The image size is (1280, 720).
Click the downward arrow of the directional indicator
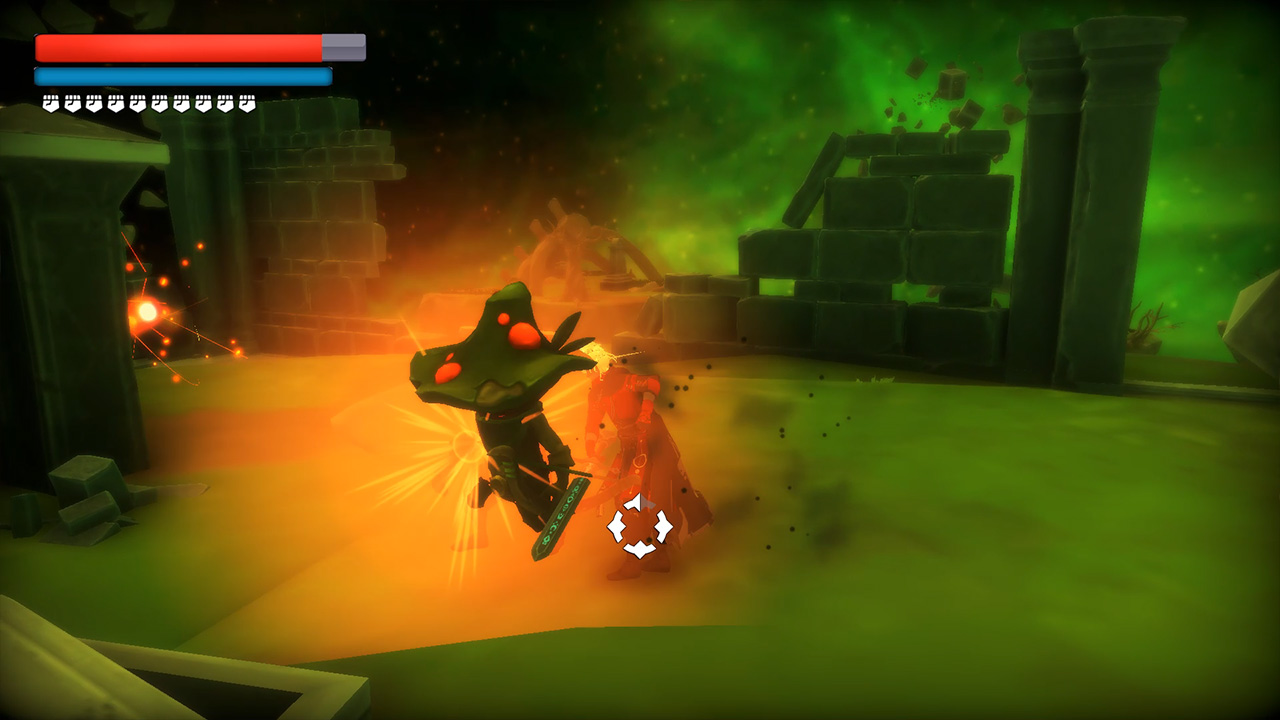click(640, 548)
